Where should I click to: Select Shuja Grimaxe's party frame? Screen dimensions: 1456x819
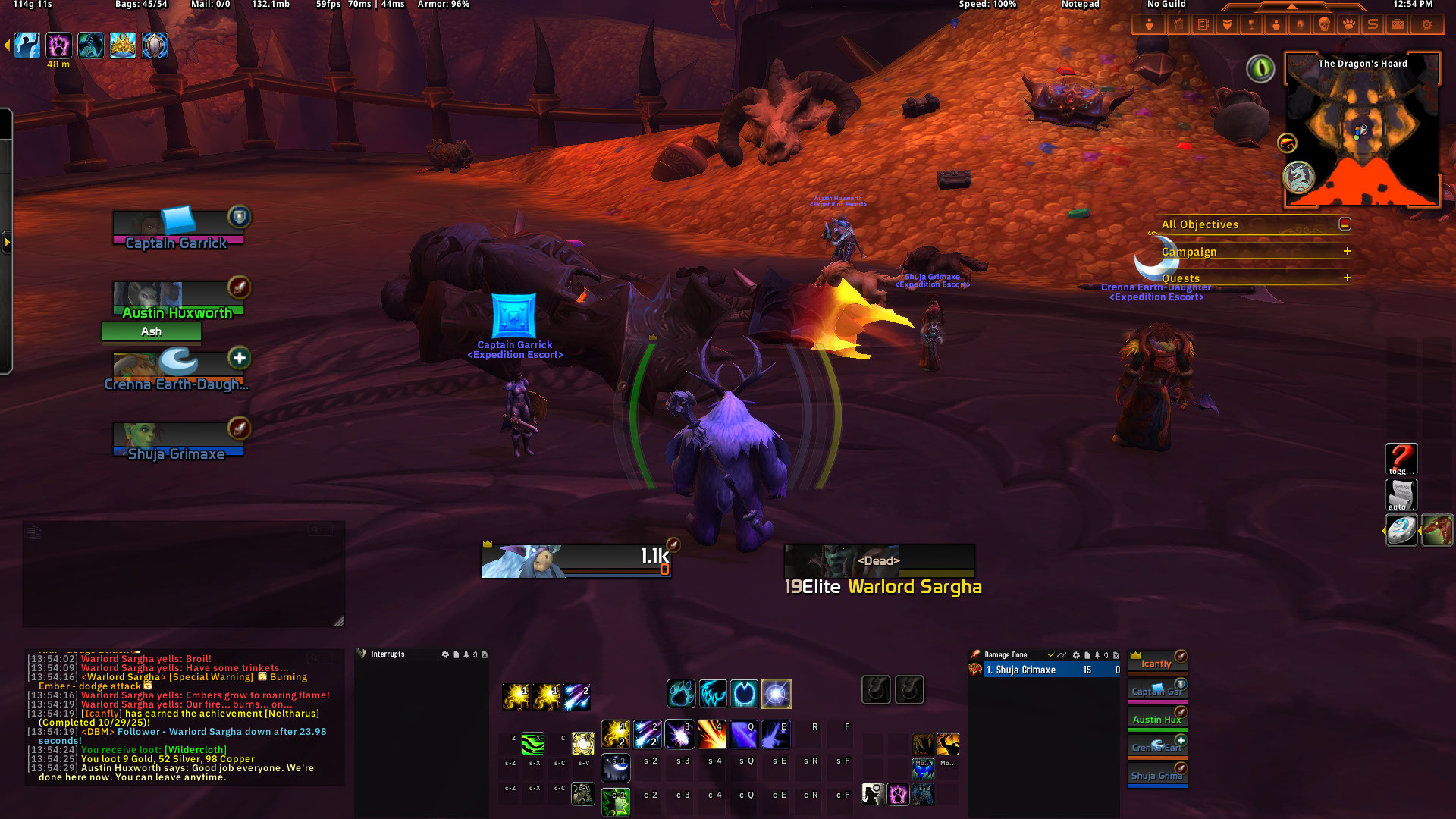(177, 440)
